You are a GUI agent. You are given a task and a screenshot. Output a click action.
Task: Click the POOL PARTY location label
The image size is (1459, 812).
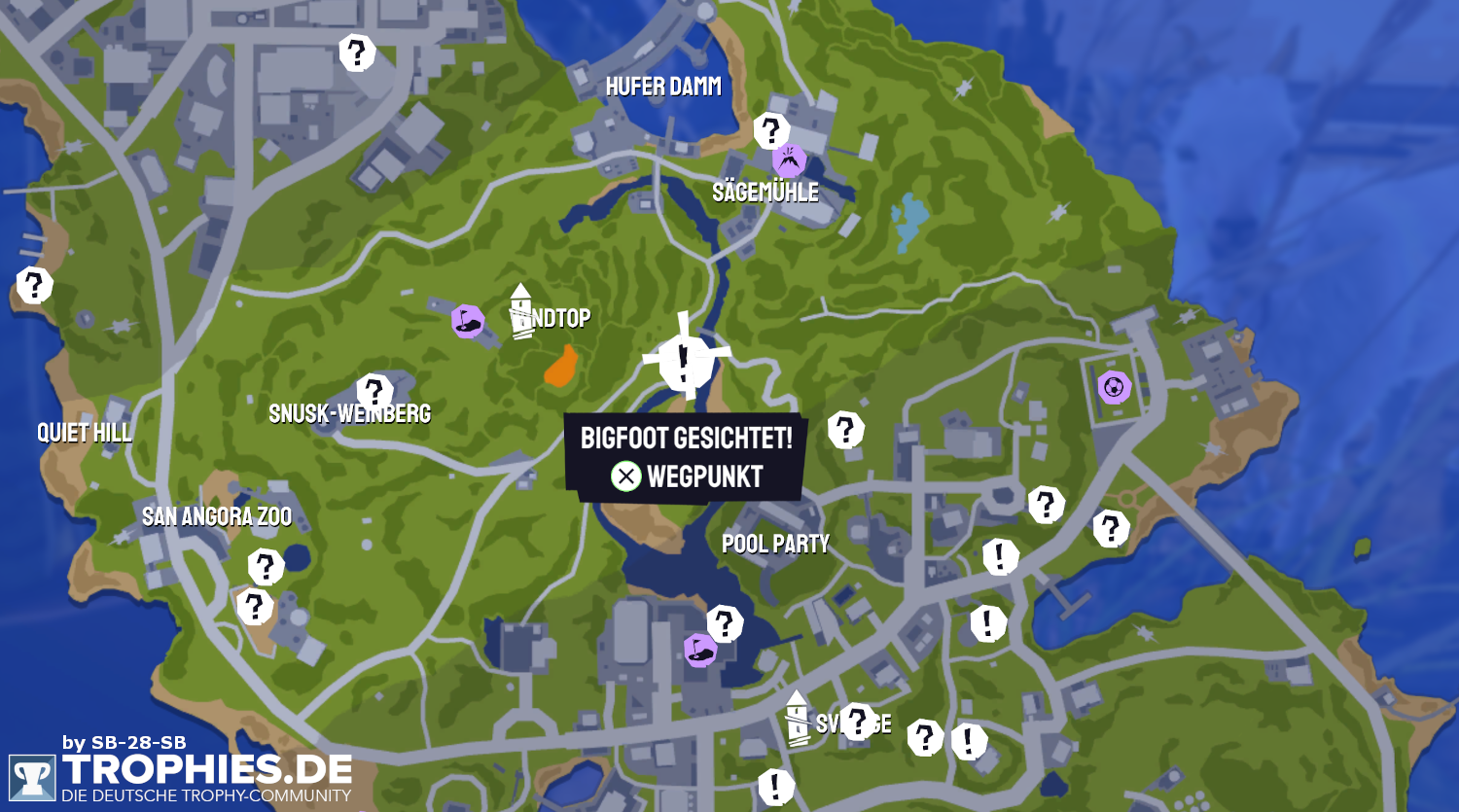[776, 544]
